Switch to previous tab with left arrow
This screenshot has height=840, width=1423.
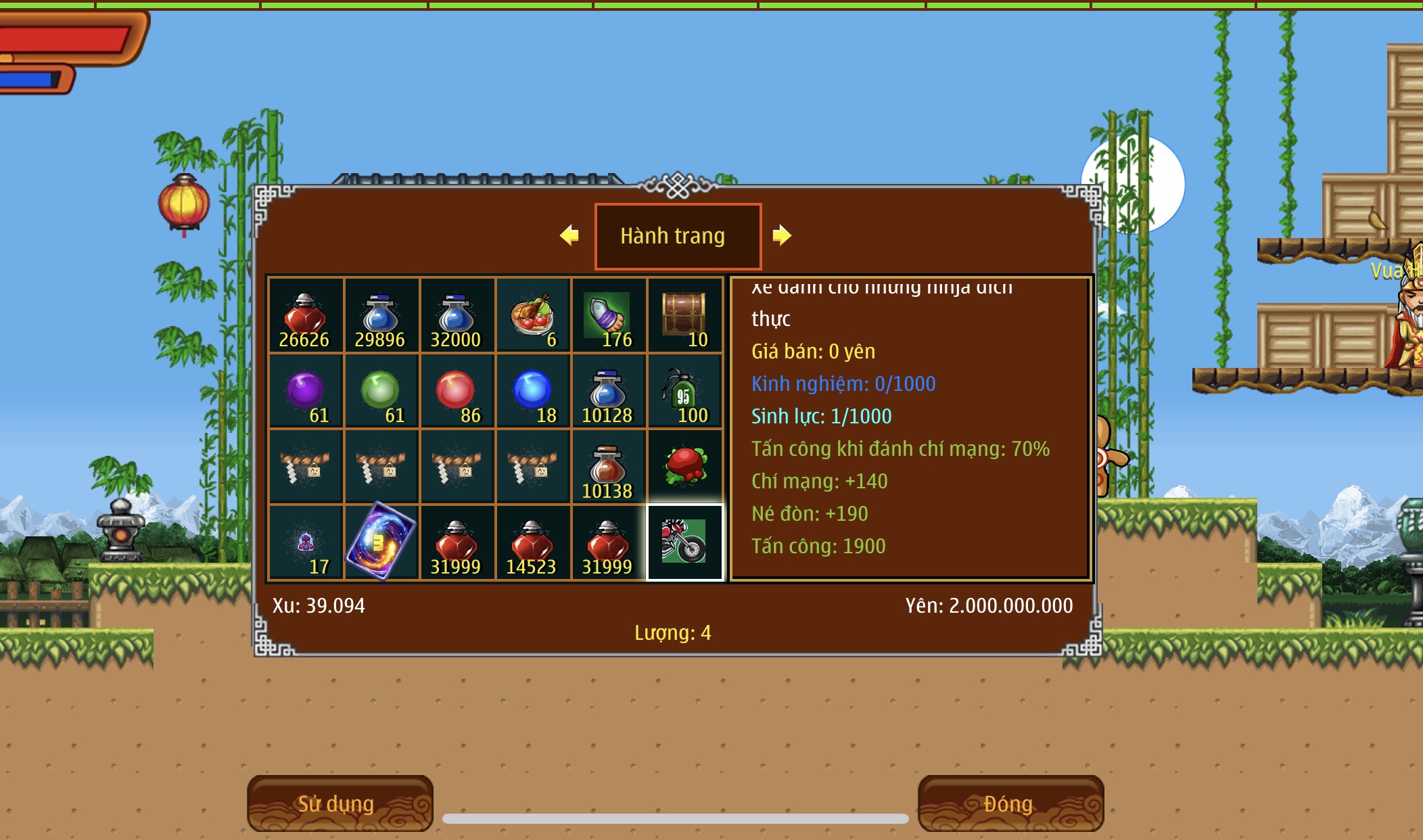pyautogui.click(x=569, y=235)
